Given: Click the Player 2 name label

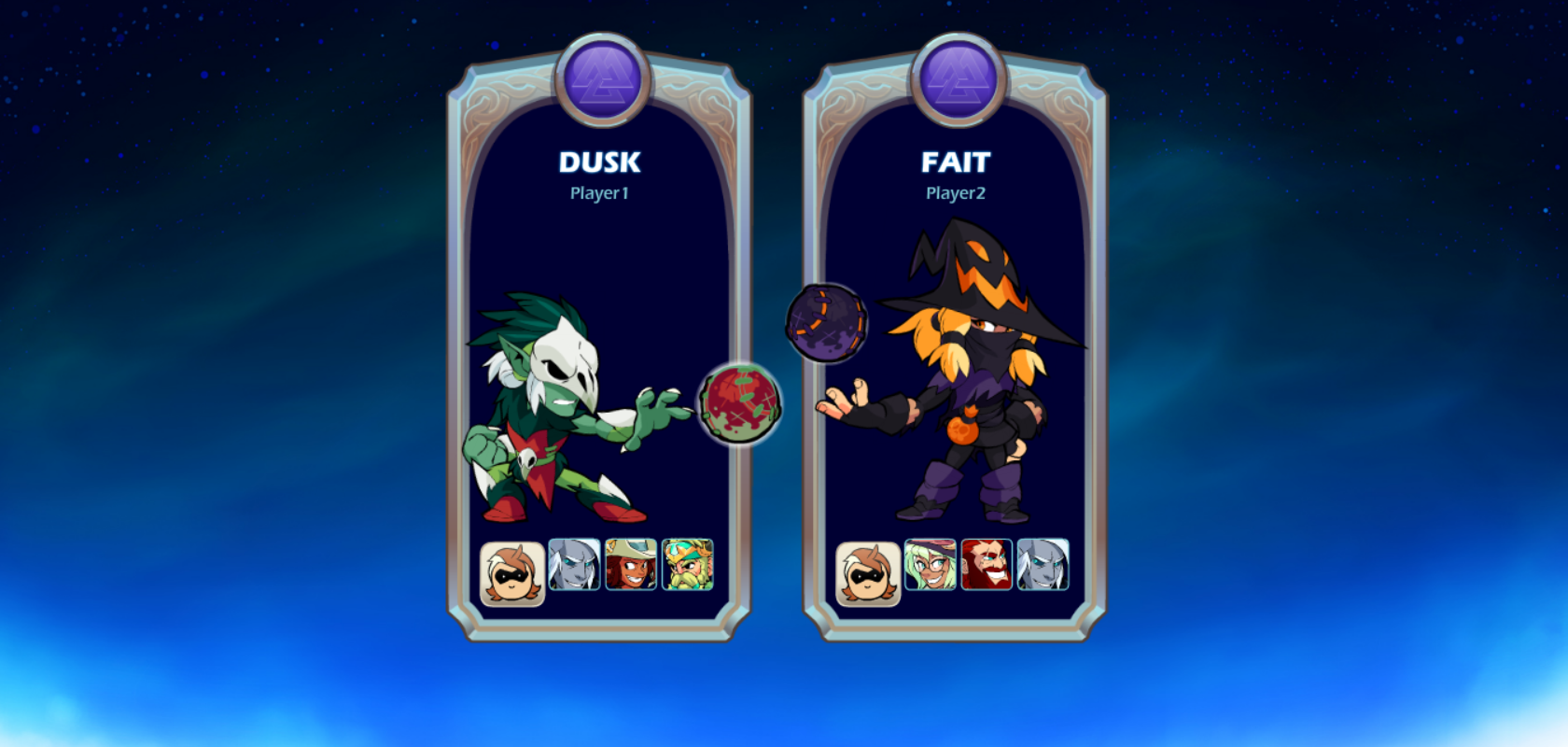Looking at the screenshot, I should [x=955, y=193].
